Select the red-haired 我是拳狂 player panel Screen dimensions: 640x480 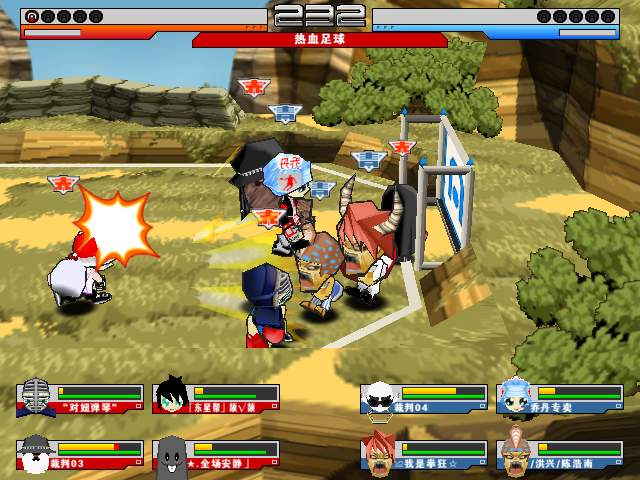point(422,455)
